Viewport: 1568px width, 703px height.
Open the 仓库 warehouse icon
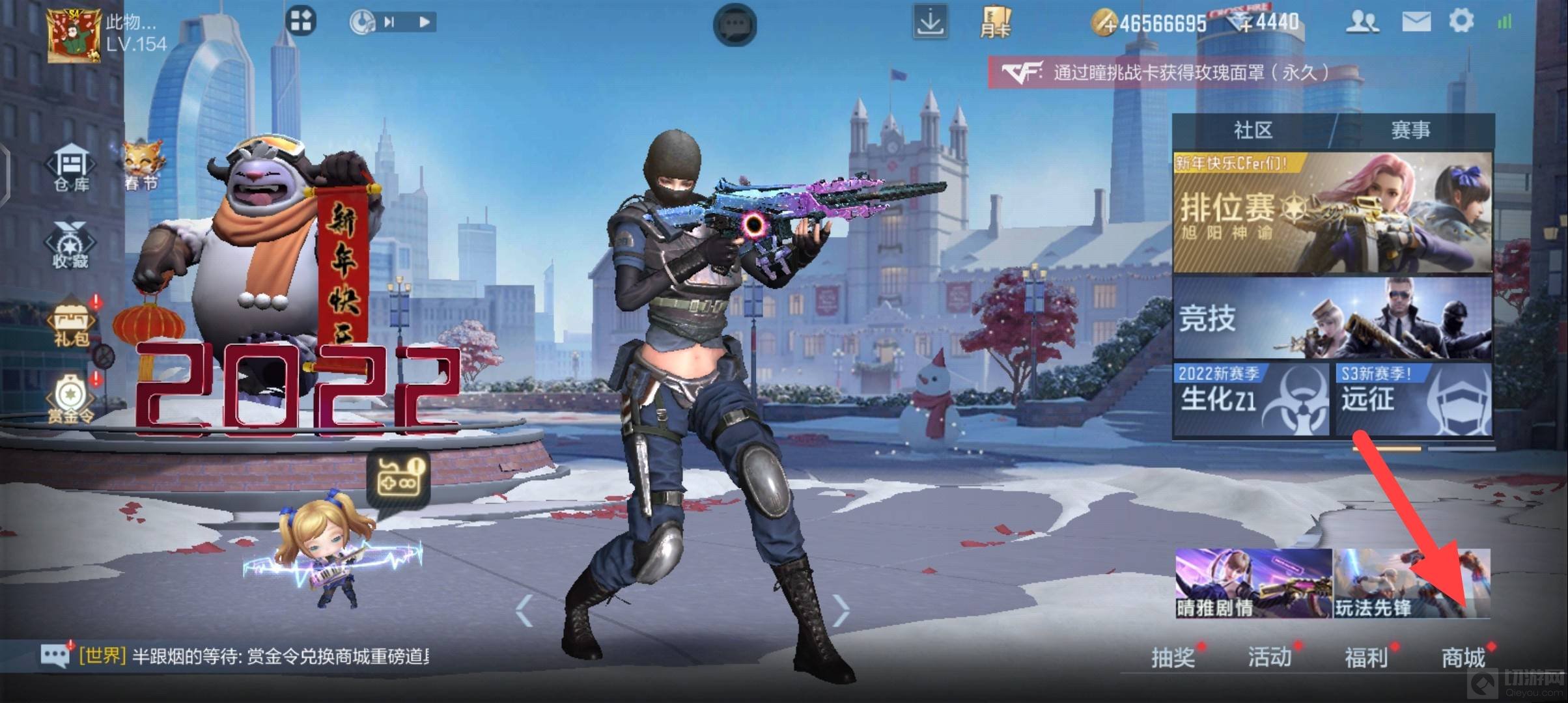[71, 169]
